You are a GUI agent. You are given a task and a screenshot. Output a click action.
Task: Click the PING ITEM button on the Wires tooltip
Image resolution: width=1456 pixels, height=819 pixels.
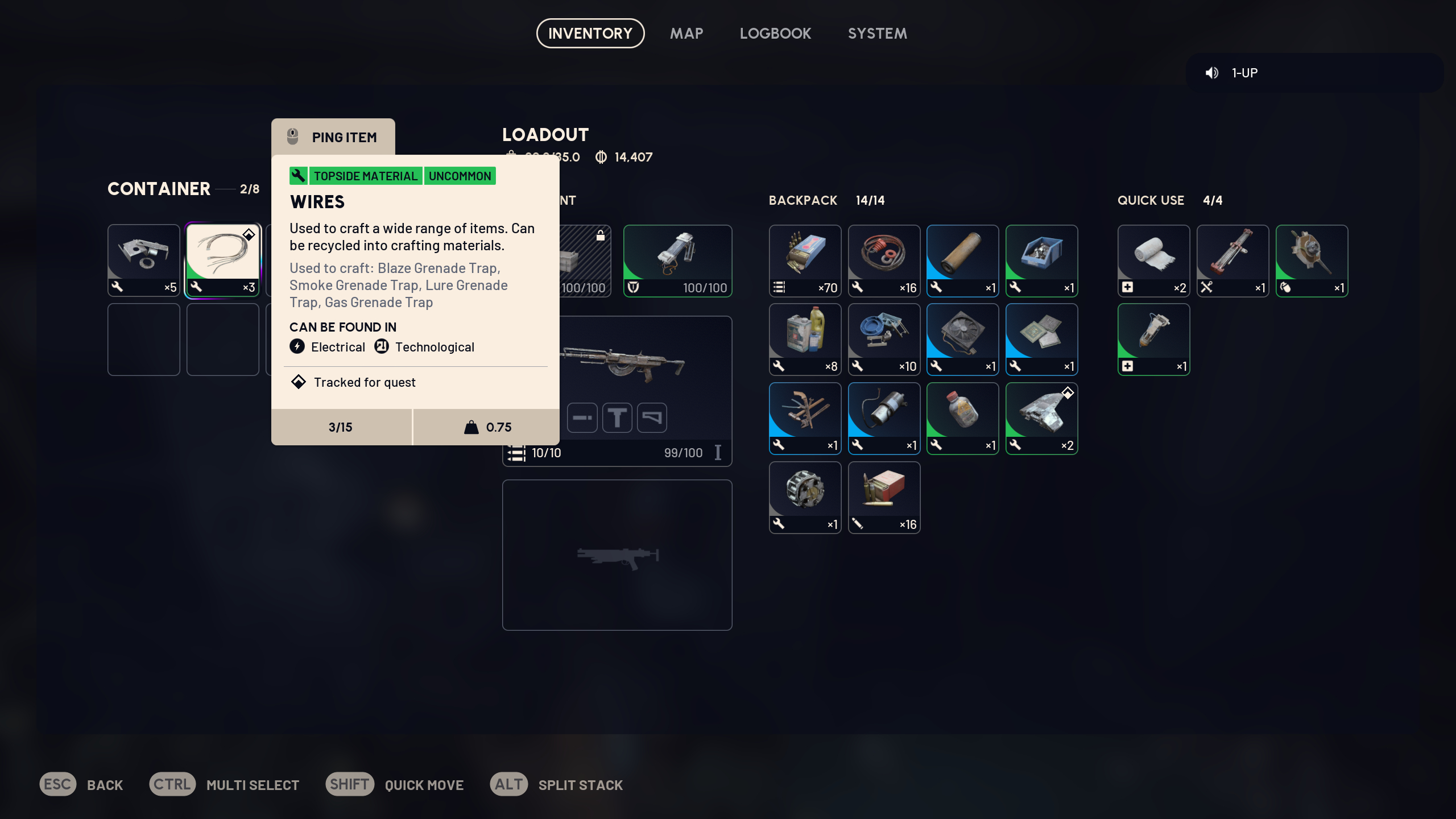pyautogui.click(x=333, y=136)
